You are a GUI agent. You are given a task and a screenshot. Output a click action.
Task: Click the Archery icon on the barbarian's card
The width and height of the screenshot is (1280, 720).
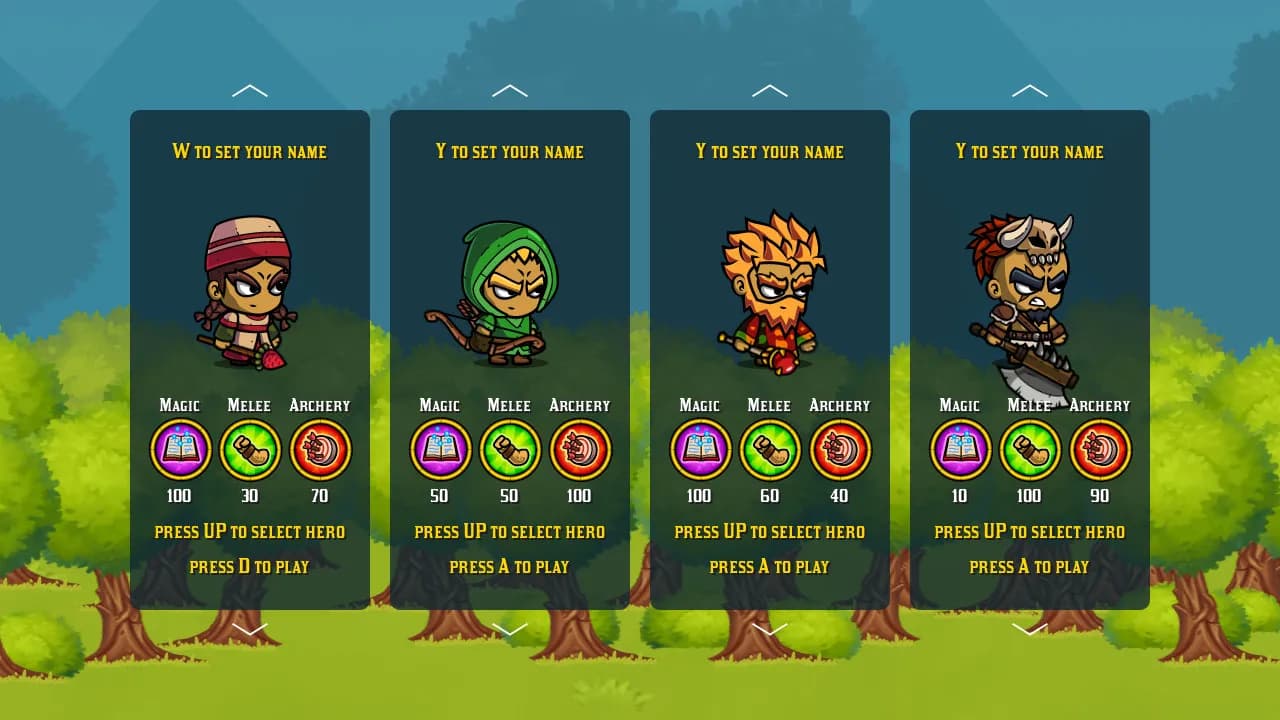click(x=1100, y=449)
